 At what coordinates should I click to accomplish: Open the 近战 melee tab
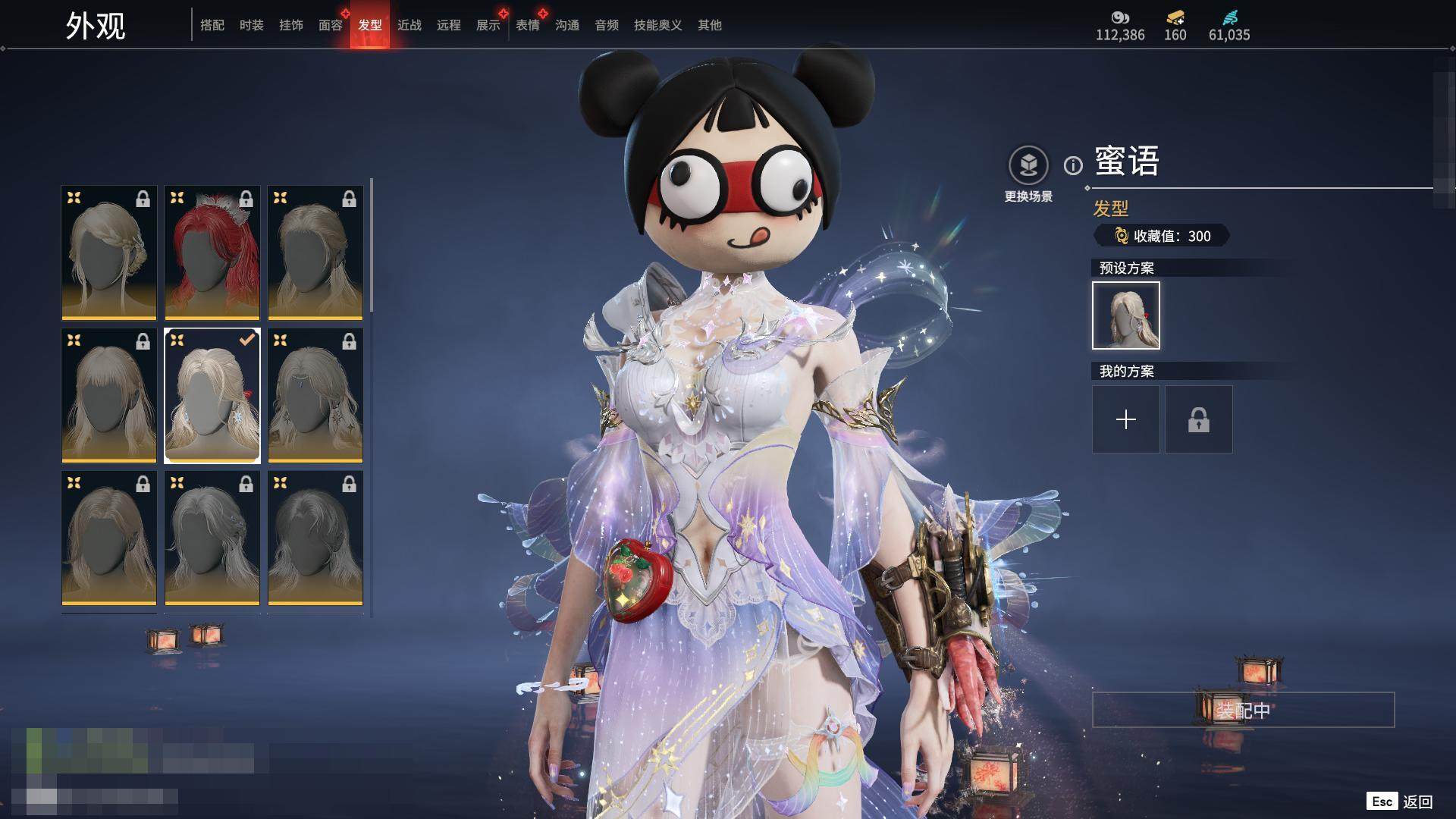tap(409, 26)
